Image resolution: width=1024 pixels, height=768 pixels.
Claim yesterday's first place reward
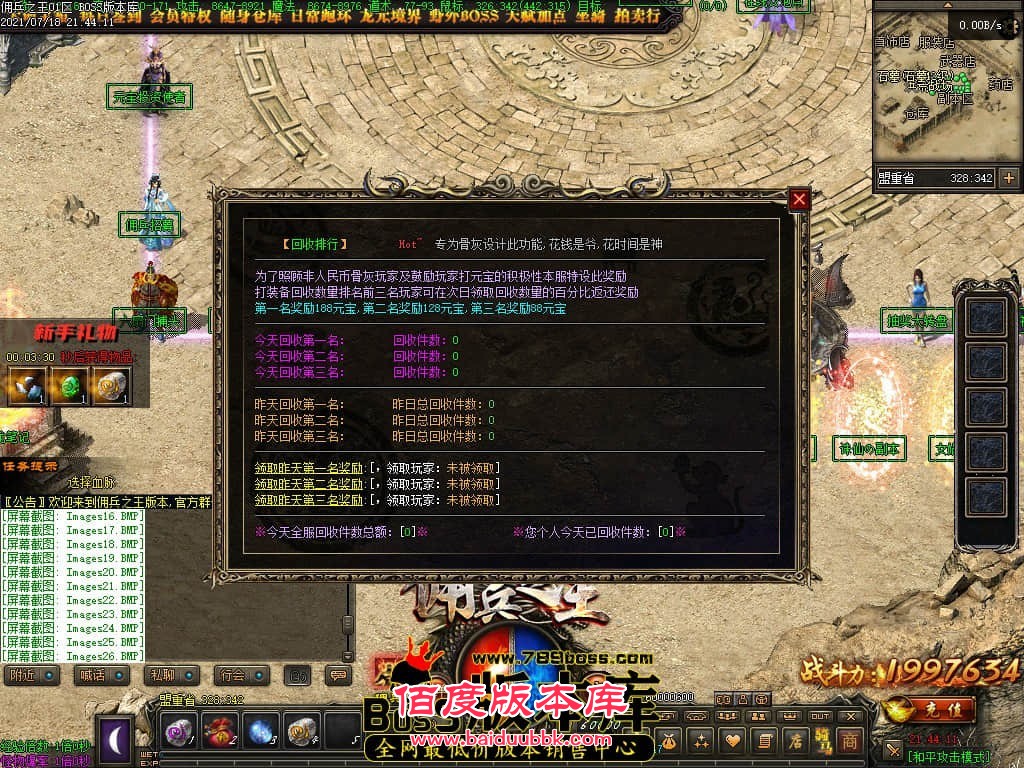(308, 468)
